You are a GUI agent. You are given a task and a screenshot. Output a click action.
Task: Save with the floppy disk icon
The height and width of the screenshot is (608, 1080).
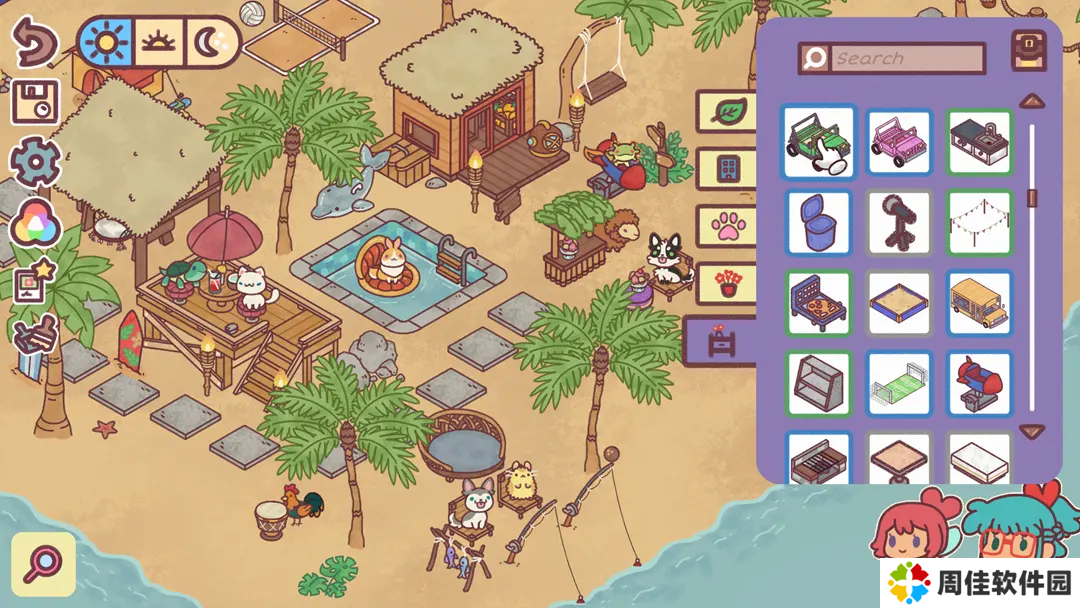click(x=35, y=101)
